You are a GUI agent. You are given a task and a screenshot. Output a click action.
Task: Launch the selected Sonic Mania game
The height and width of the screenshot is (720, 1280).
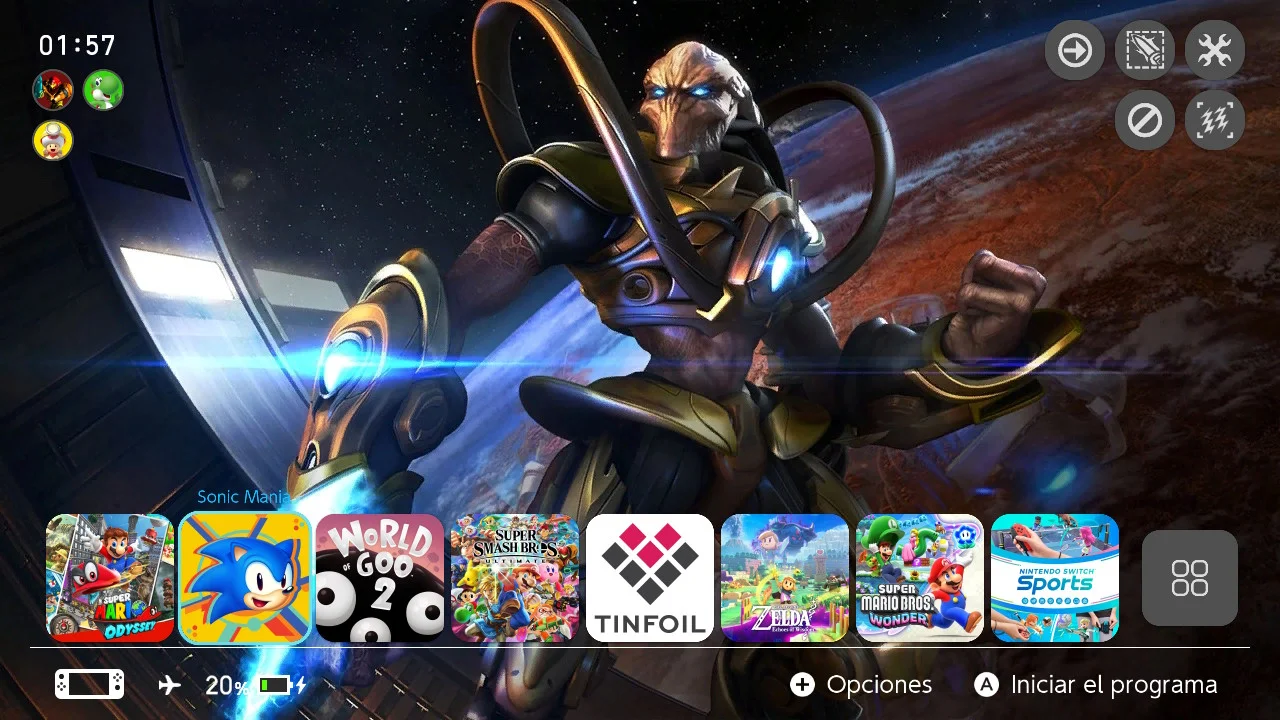click(x=245, y=578)
